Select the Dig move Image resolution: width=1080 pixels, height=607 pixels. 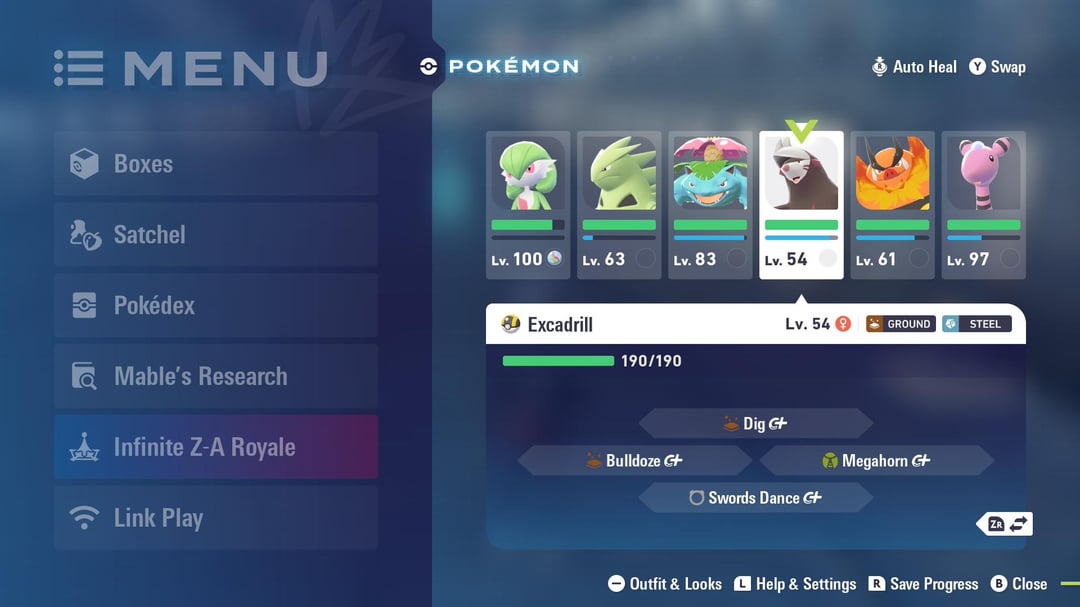[756, 424]
